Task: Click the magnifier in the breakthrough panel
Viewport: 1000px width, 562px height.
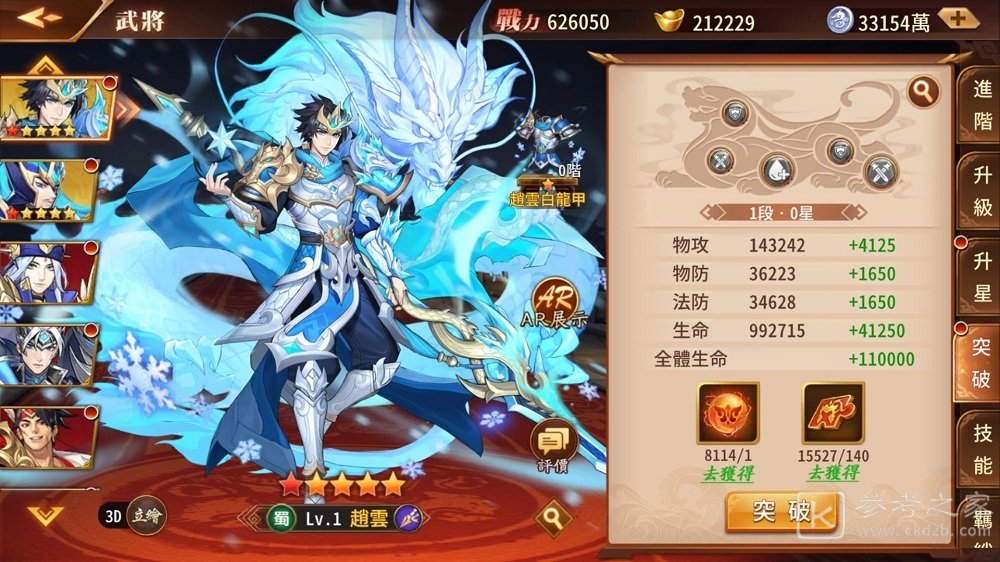Action: tap(923, 92)
